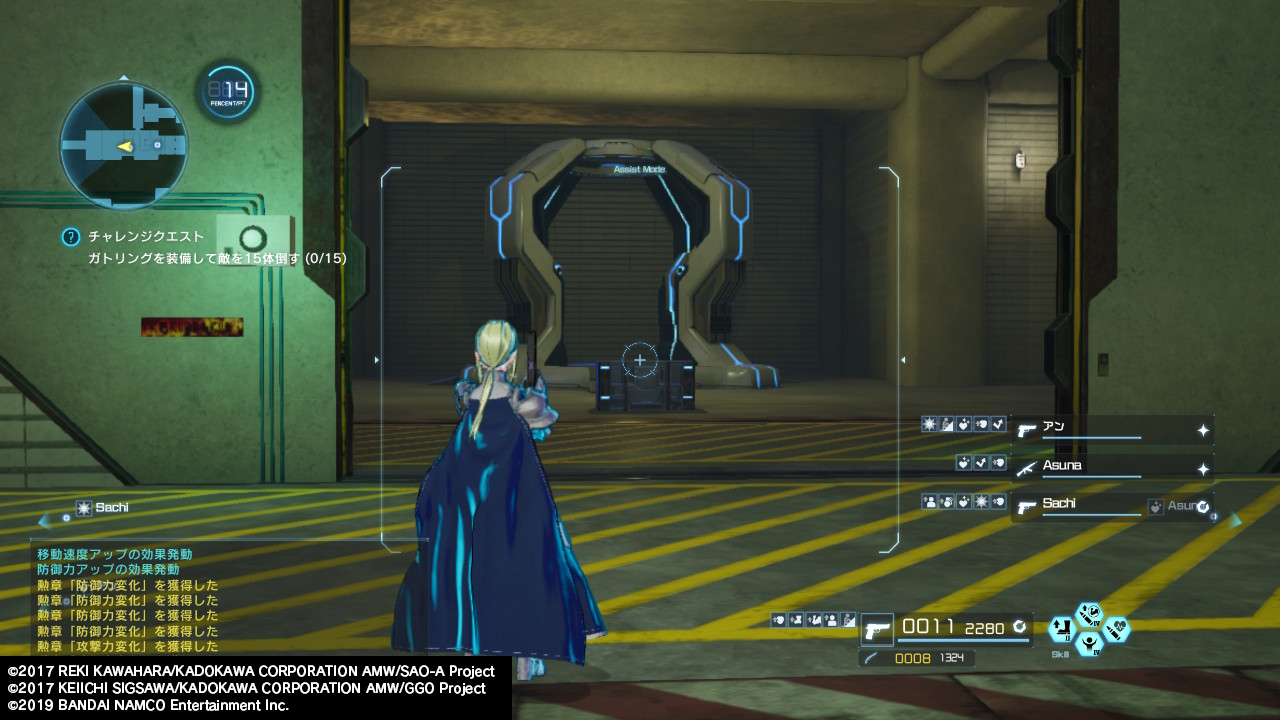The image size is (1280, 720).
Task: Click the reload icon beside ammo count
Action: pos(1019,627)
